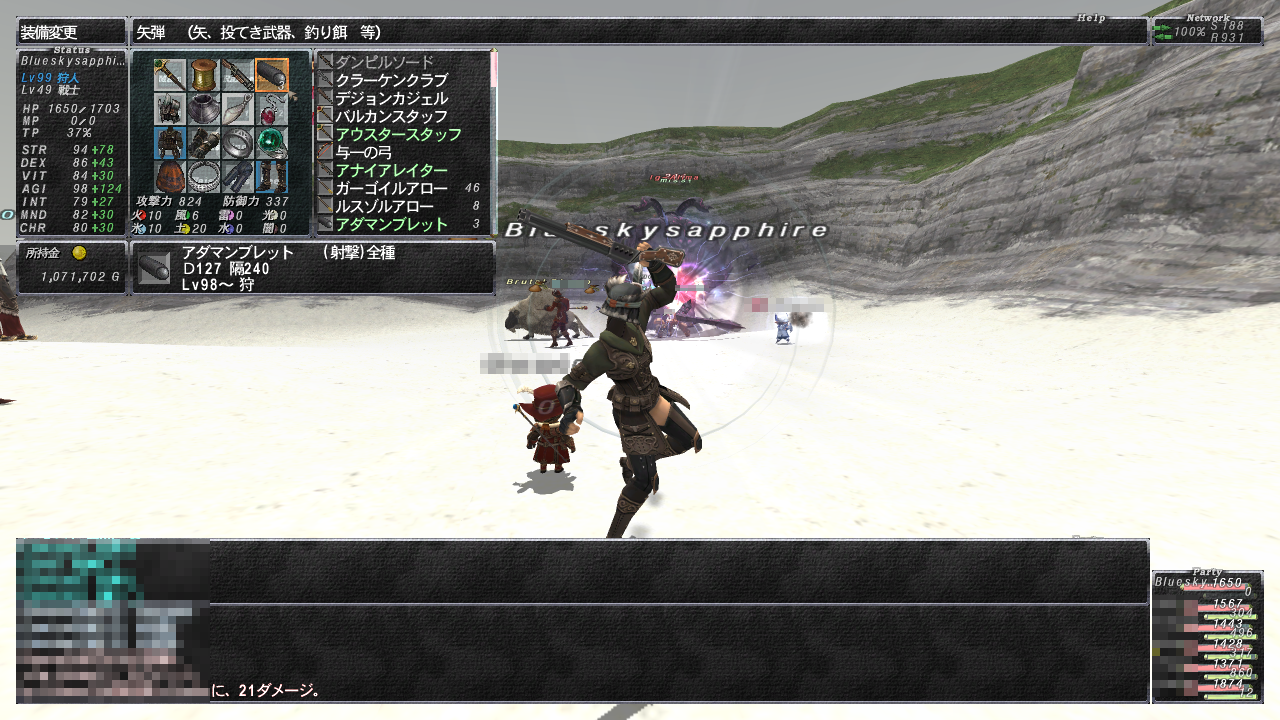The image size is (1280, 720).
Task: Click the main weapon dagger equipment slot
Action: [169, 74]
